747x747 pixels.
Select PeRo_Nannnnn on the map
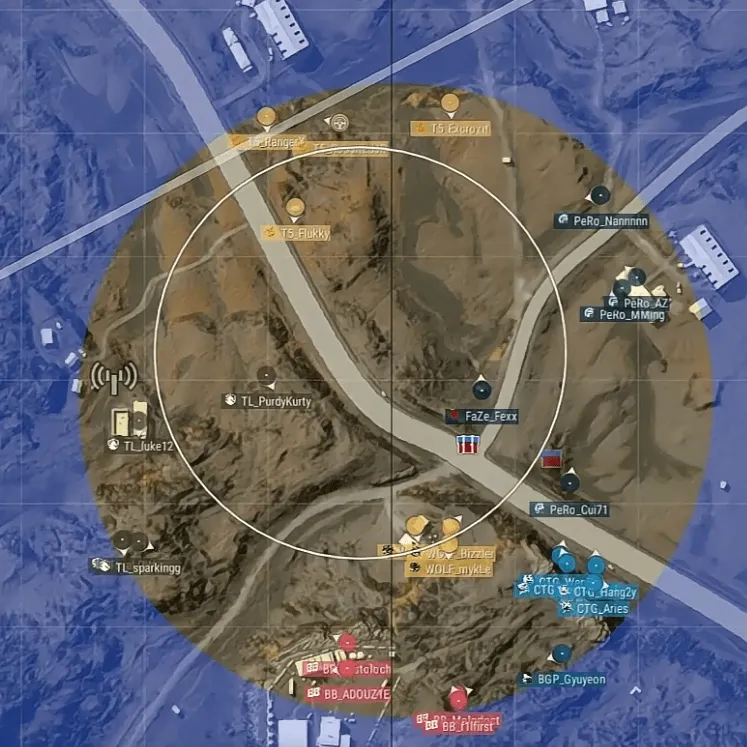(612, 221)
